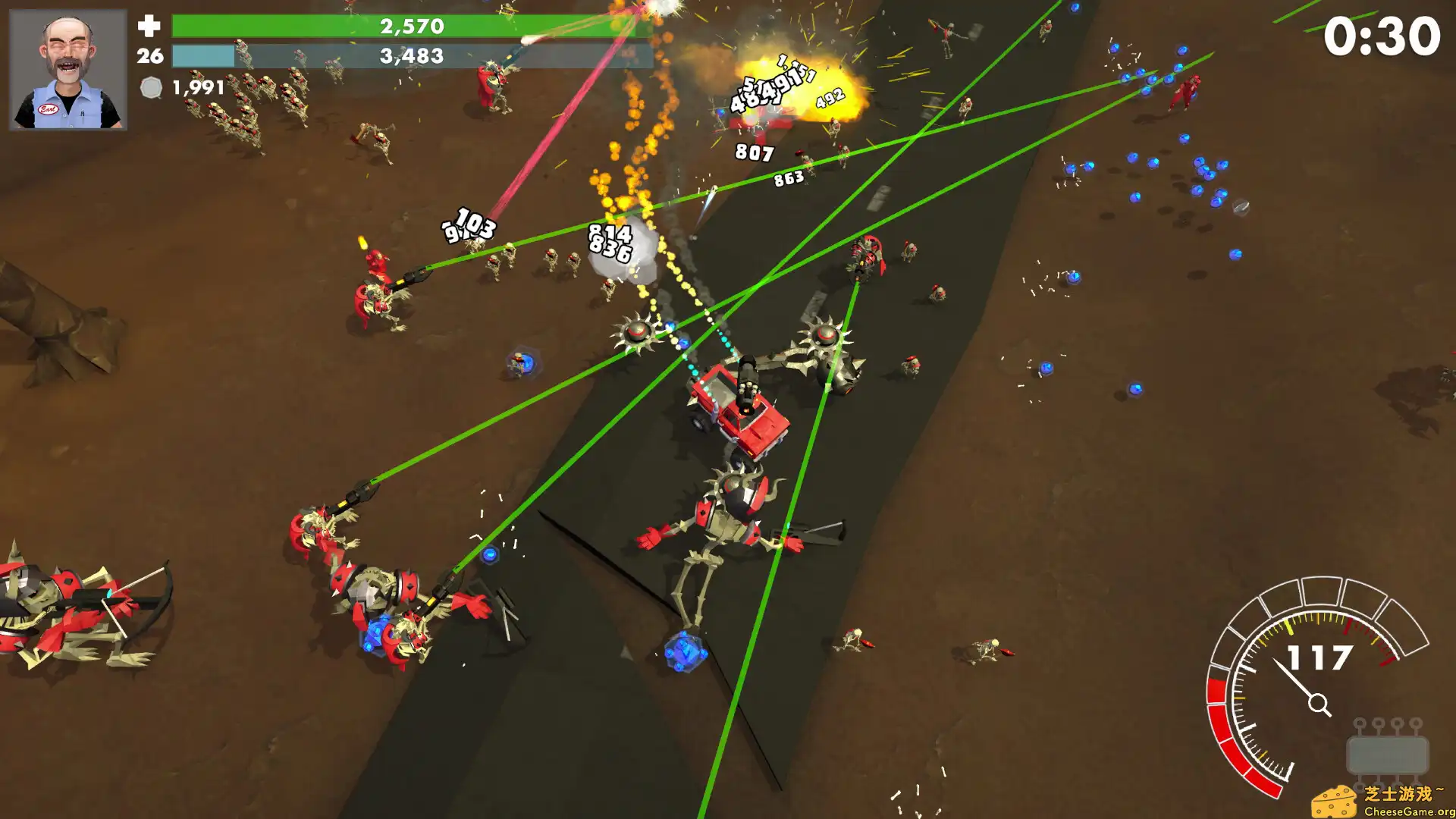Select the grey engine block icon
Image resolution: width=1456 pixels, height=819 pixels.
point(1387,753)
